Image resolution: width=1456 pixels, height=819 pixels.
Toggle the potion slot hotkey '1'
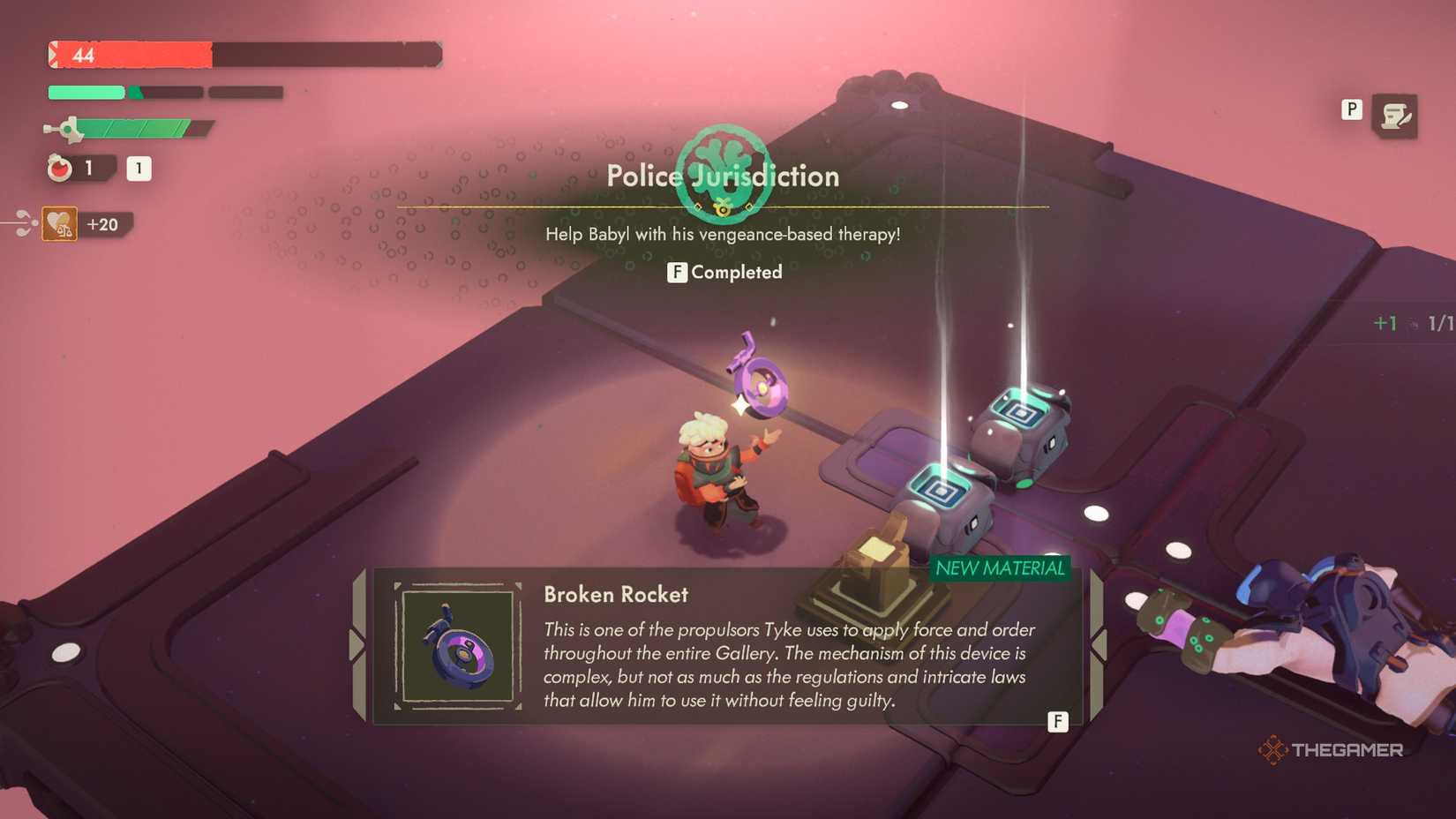click(x=139, y=168)
